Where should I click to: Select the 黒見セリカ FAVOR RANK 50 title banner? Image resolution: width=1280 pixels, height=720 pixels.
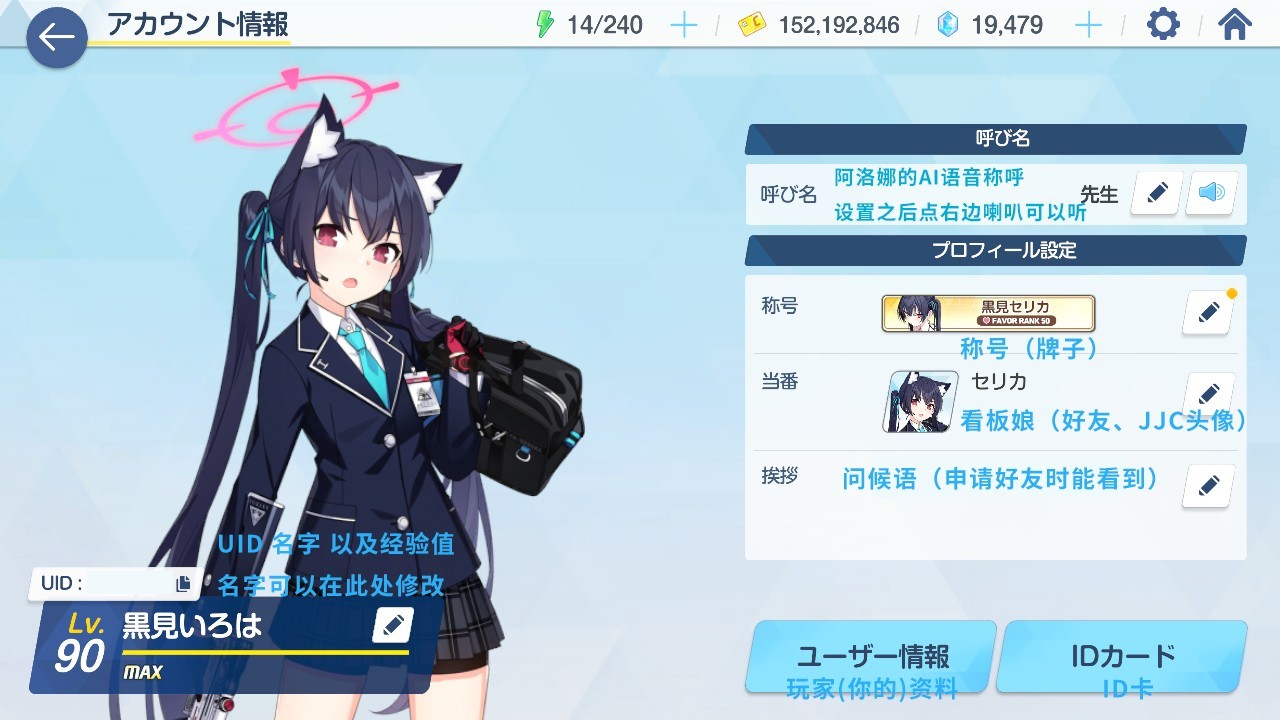coord(985,312)
